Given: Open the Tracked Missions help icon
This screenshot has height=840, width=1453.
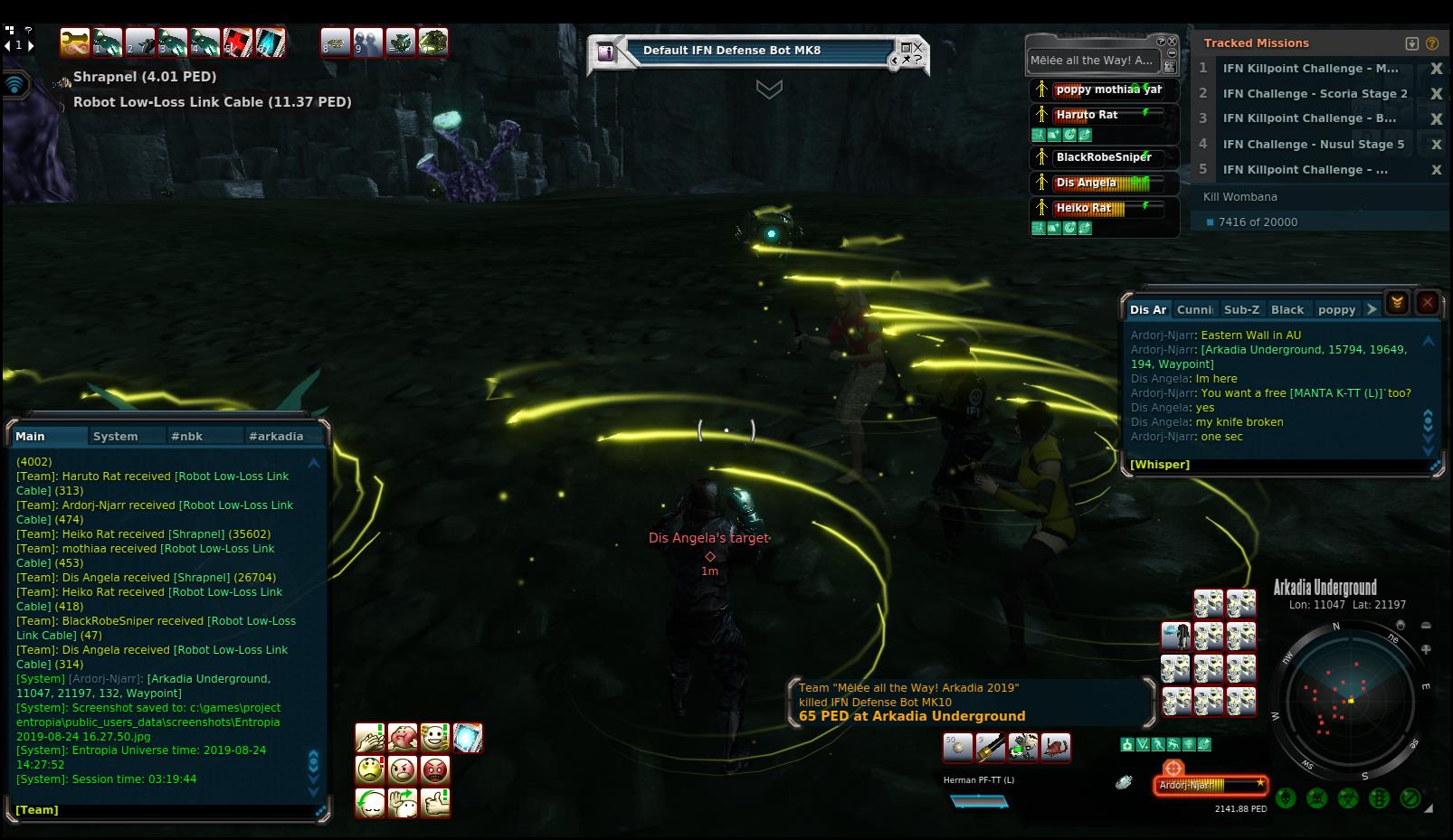Looking at the screenshot, I should coord(1432,42).
